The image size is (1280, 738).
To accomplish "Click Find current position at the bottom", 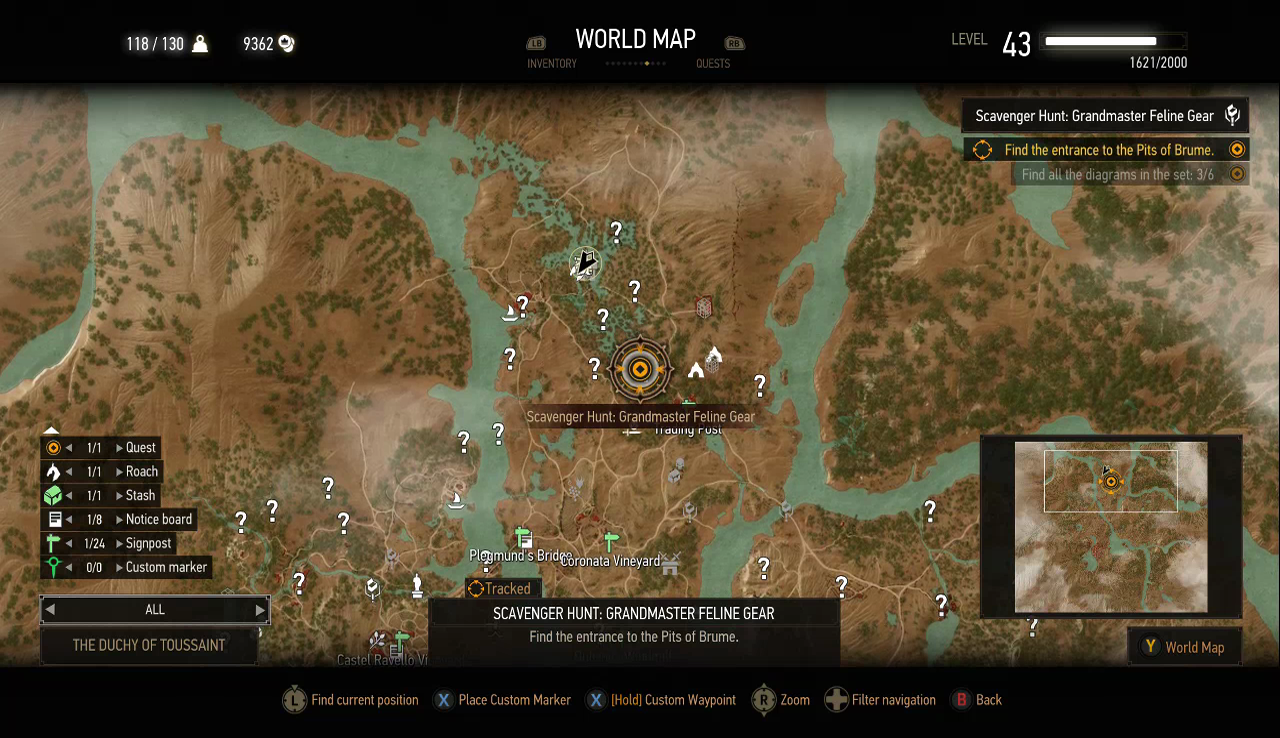I will click(x=350, y=699).
